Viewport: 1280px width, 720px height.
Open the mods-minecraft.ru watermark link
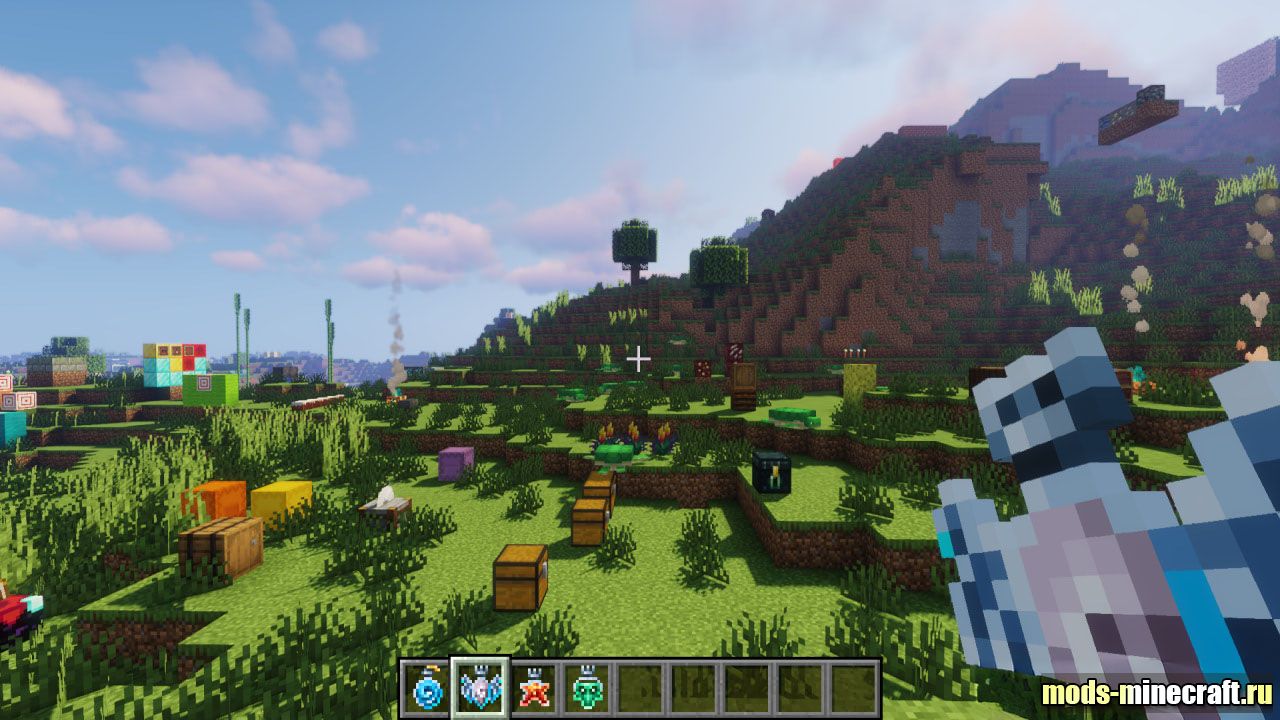pos(1156,693)
